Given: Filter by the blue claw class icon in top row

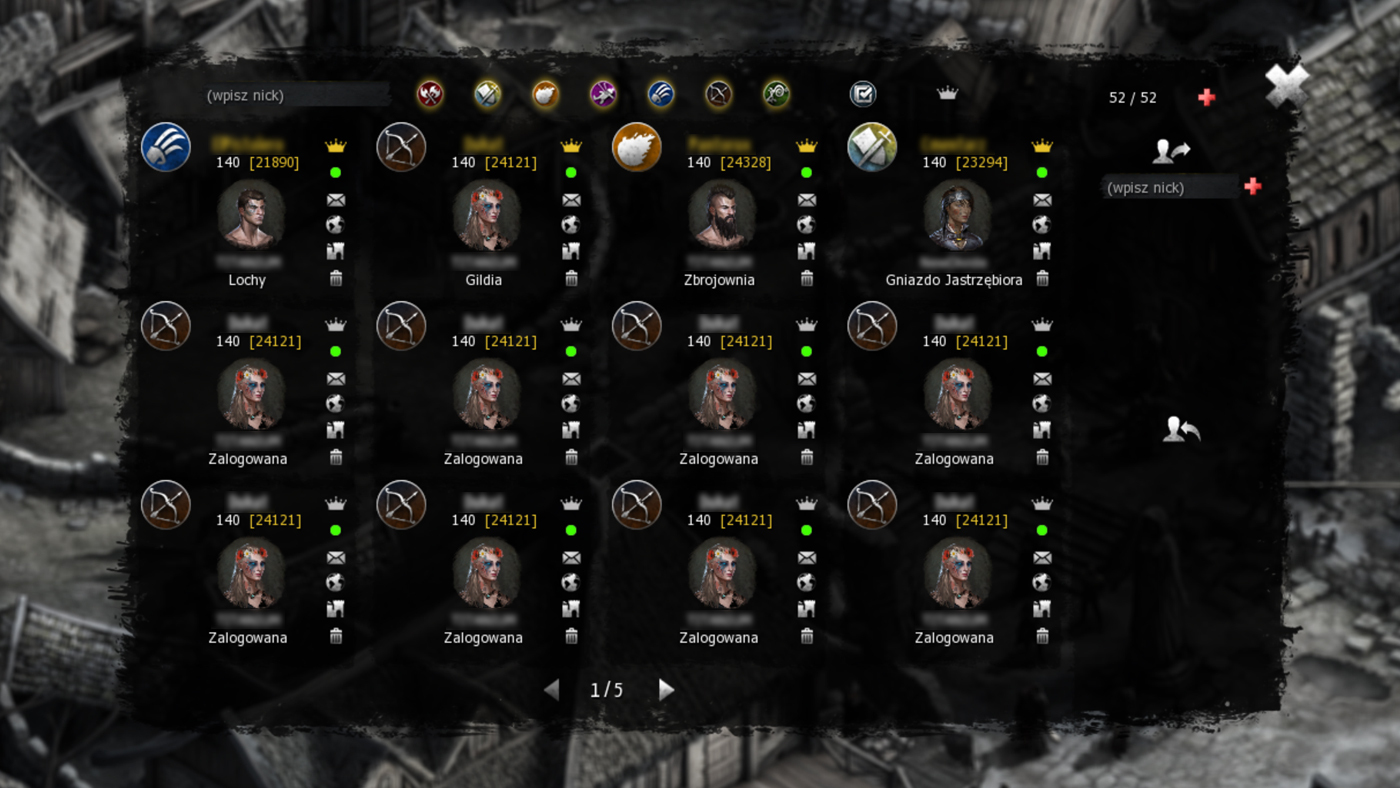Looking at the screenshot, I should [x=661, y=94].
